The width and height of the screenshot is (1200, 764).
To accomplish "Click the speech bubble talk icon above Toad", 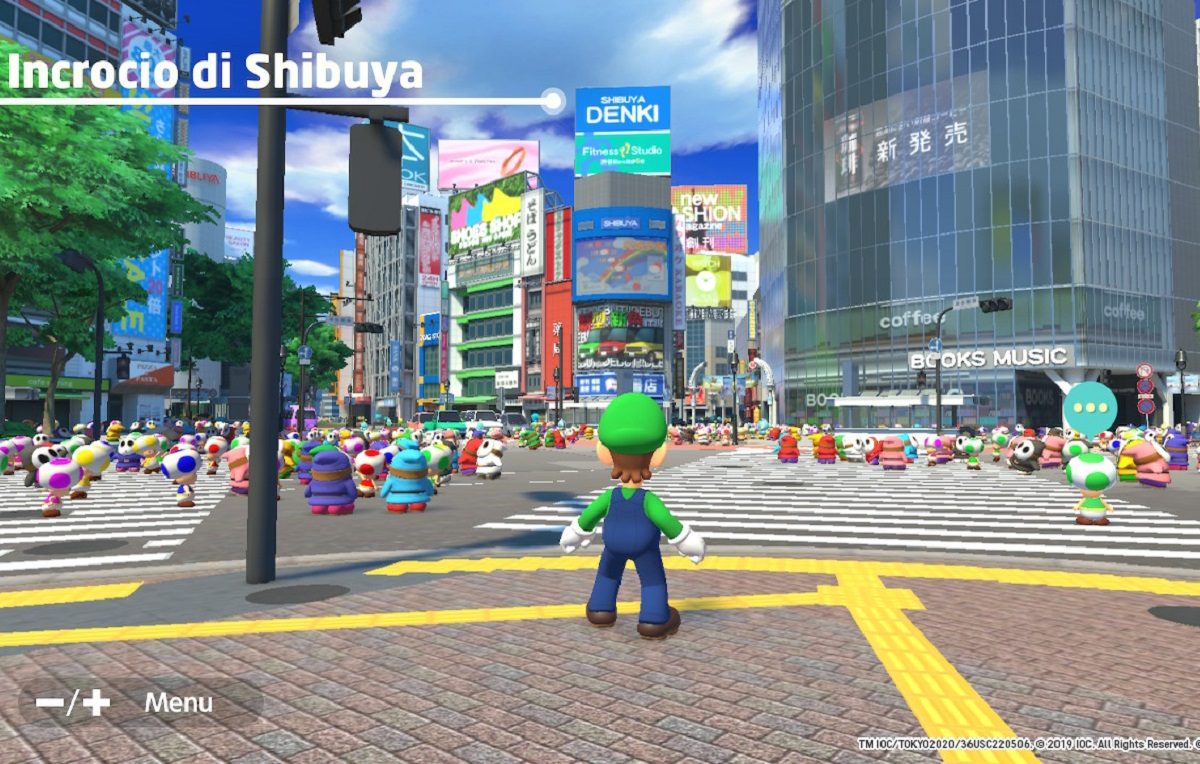I will click(1089, 408).
